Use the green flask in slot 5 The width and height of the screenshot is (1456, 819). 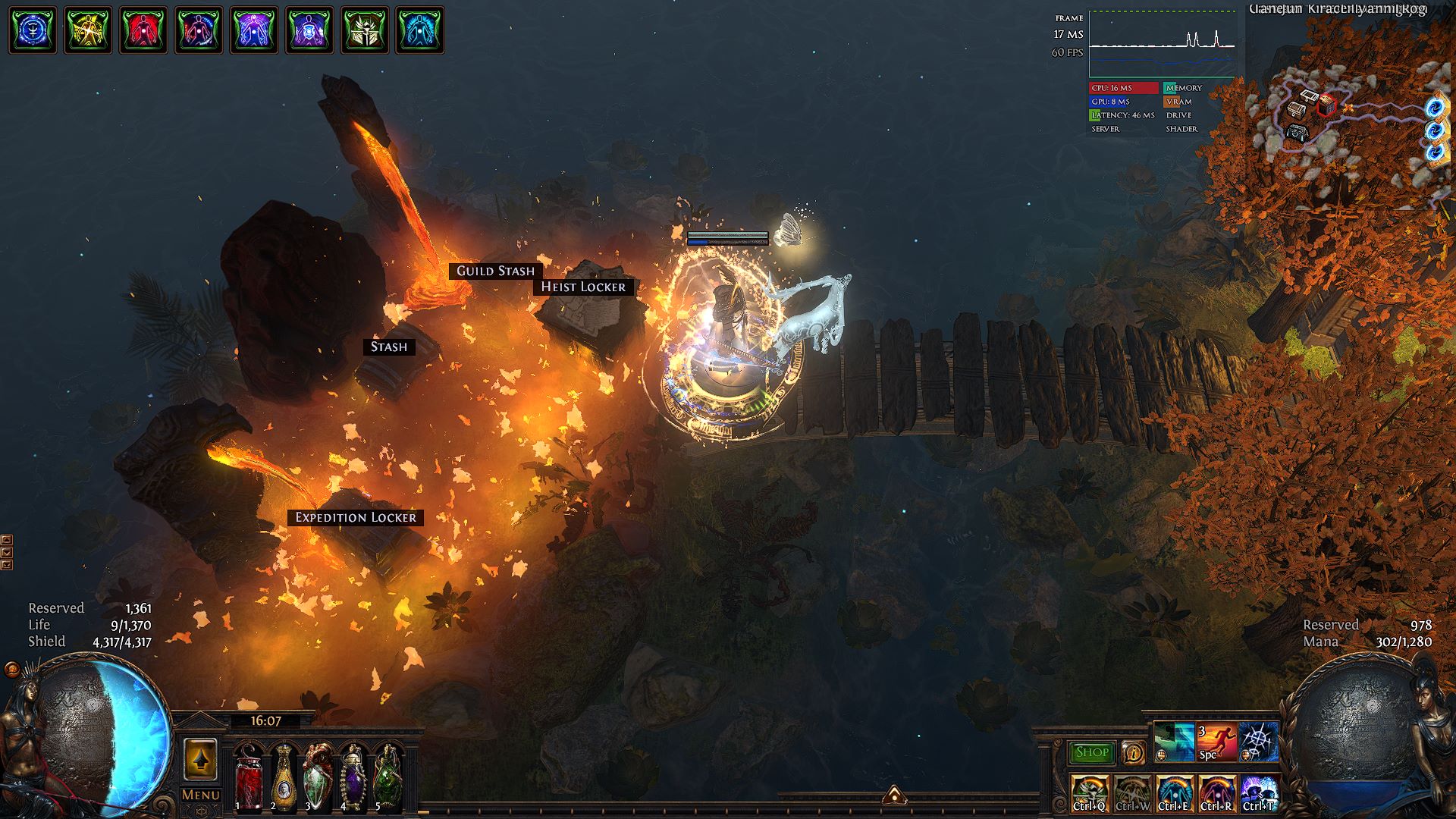point(388,777)
